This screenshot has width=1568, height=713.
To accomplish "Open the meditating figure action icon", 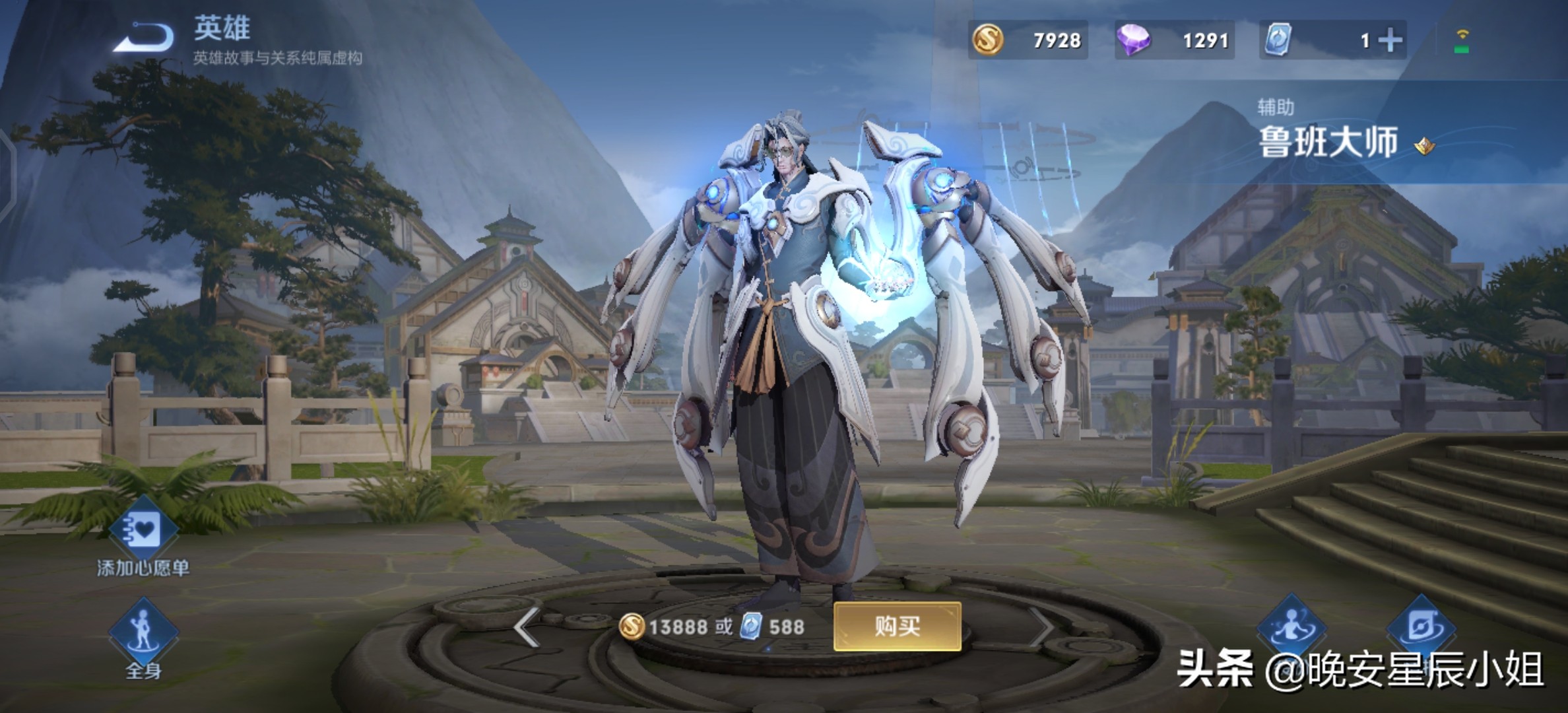I will coord(1291,627).
